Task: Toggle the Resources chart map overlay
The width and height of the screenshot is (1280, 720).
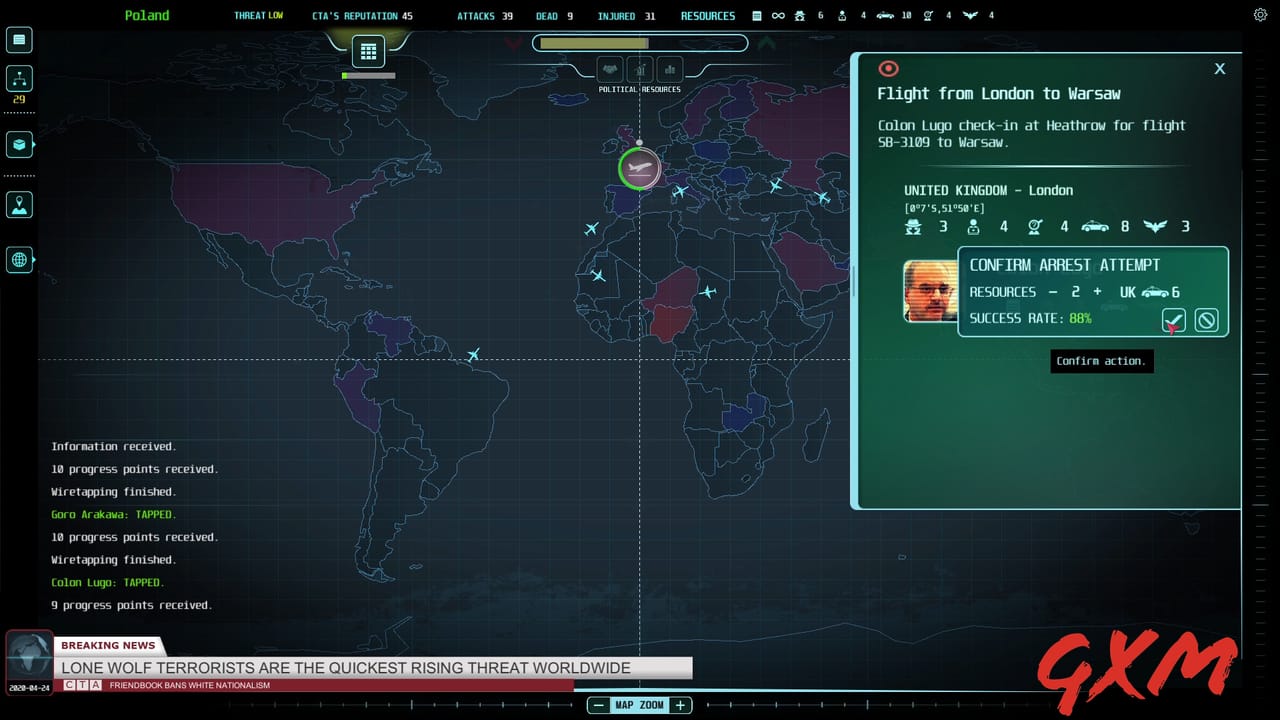Action: 669,69
